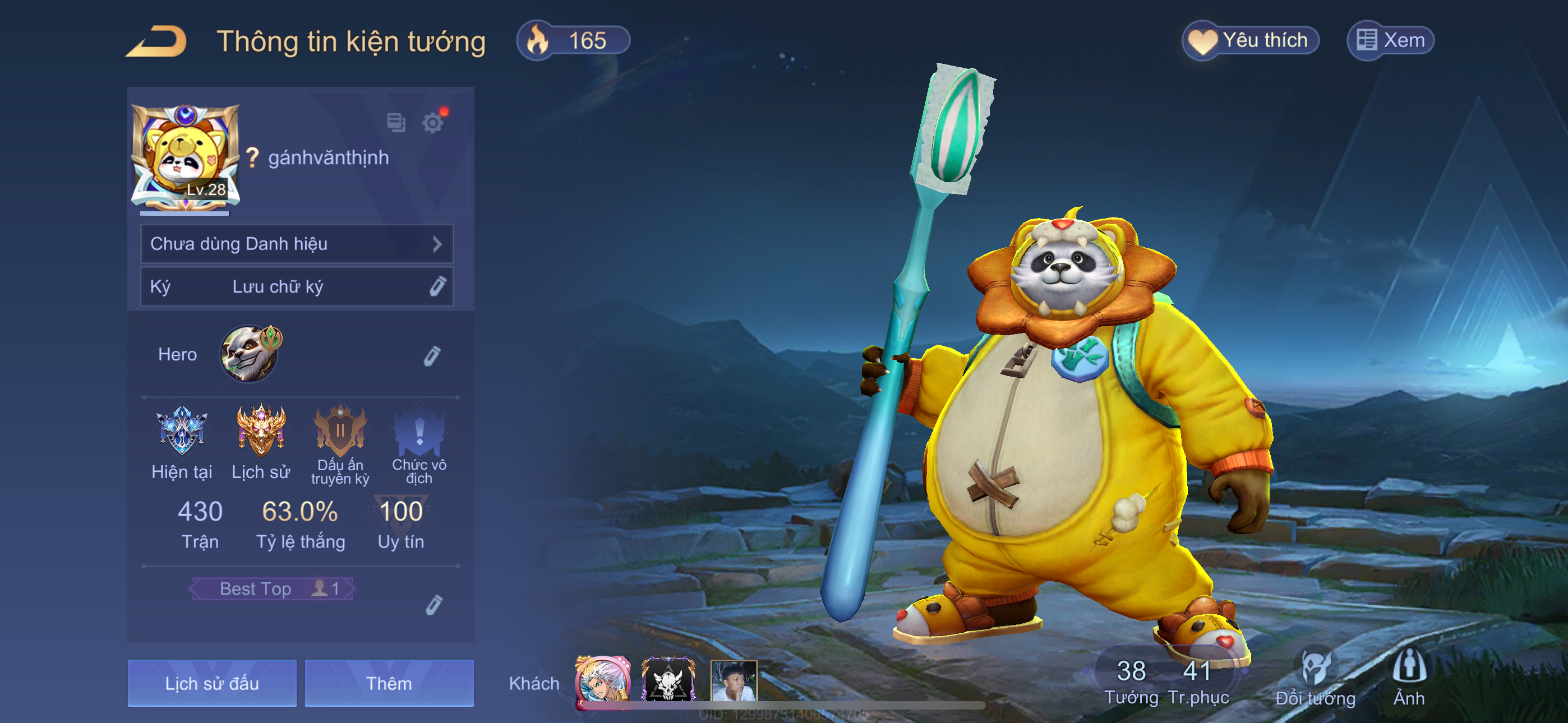Image resolution: width=1568 pixels, height=723 pixels.
Task: Open Lịch sử đấu match history
Action: click(x=212, y=683)
